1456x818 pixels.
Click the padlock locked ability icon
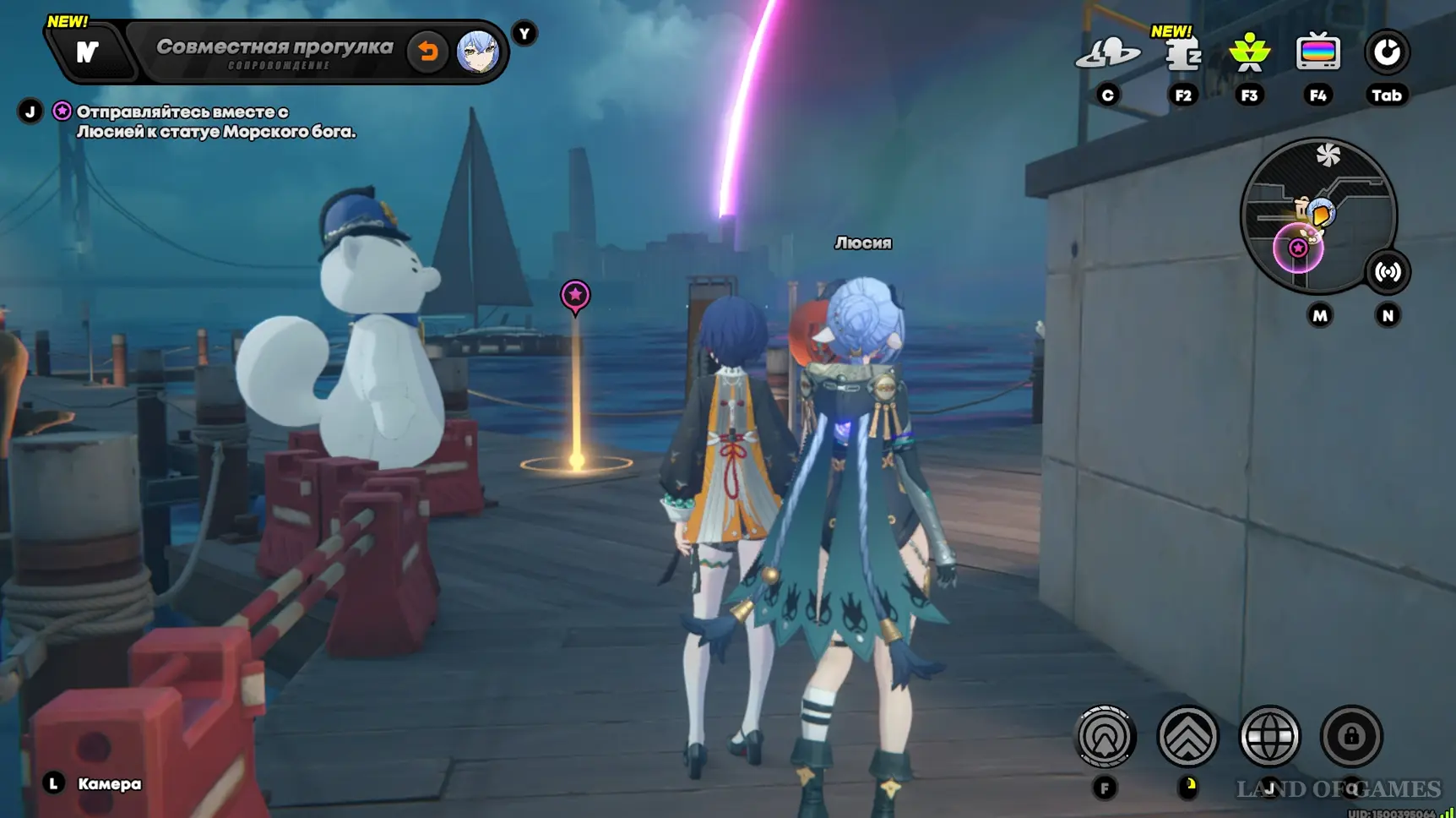(x=1351, y=737)
